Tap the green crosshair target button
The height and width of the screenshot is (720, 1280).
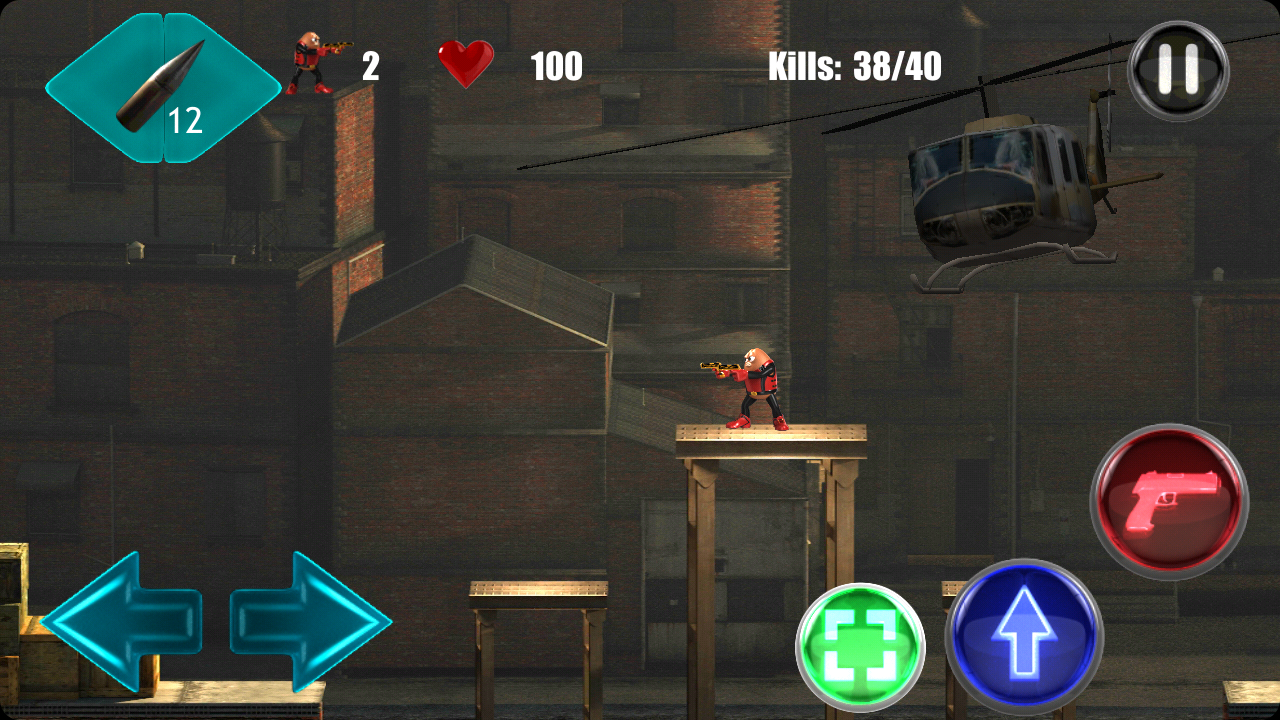(x=860, y=648)
